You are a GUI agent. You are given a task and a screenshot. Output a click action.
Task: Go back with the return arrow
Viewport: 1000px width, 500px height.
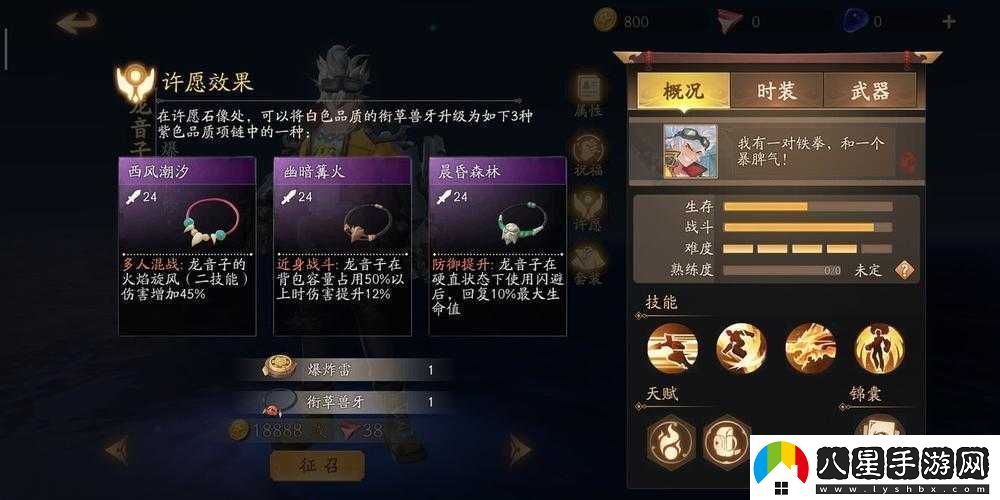click(x=77, y=23)
